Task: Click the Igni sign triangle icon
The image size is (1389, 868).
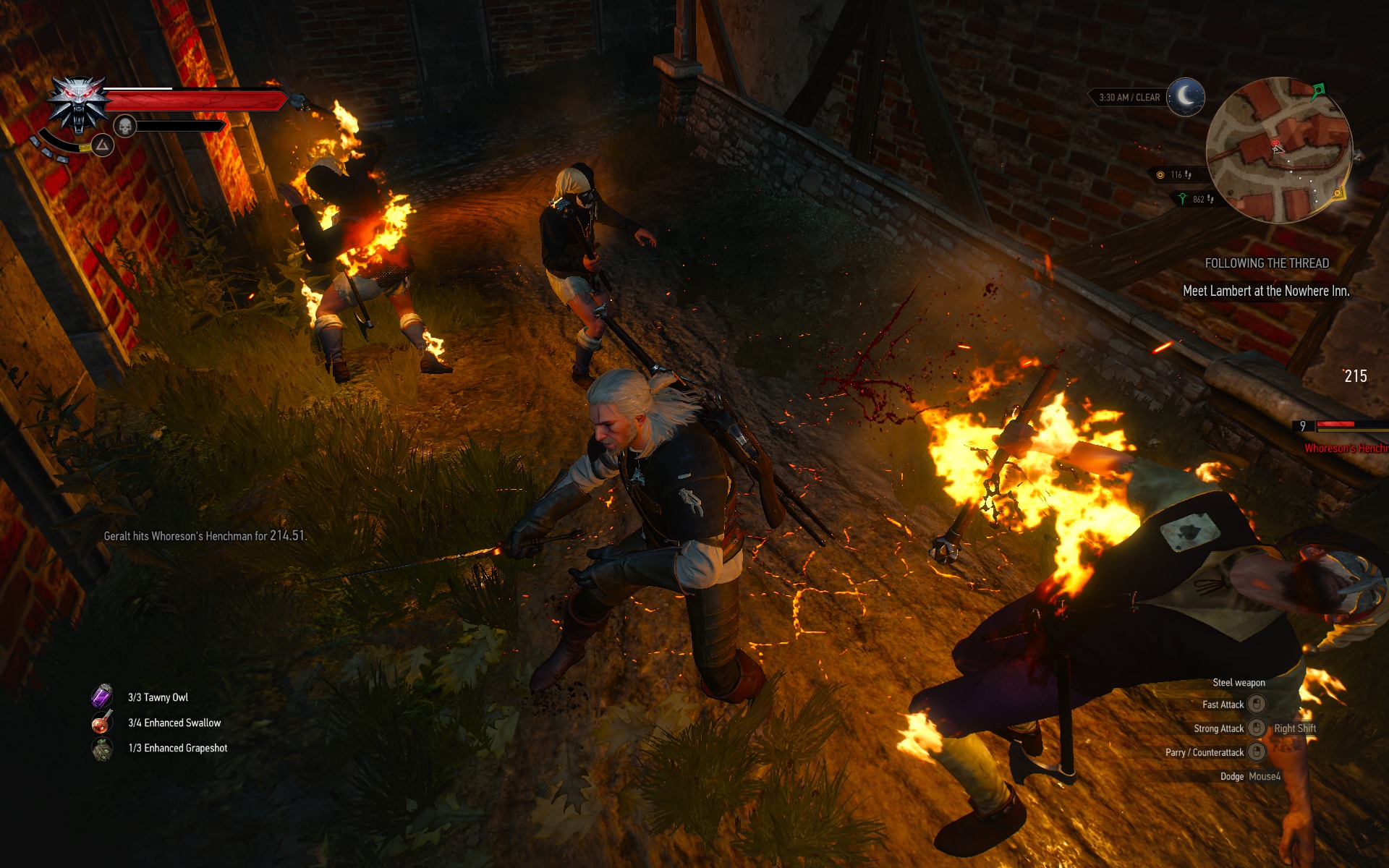Action: coord(103,146)
